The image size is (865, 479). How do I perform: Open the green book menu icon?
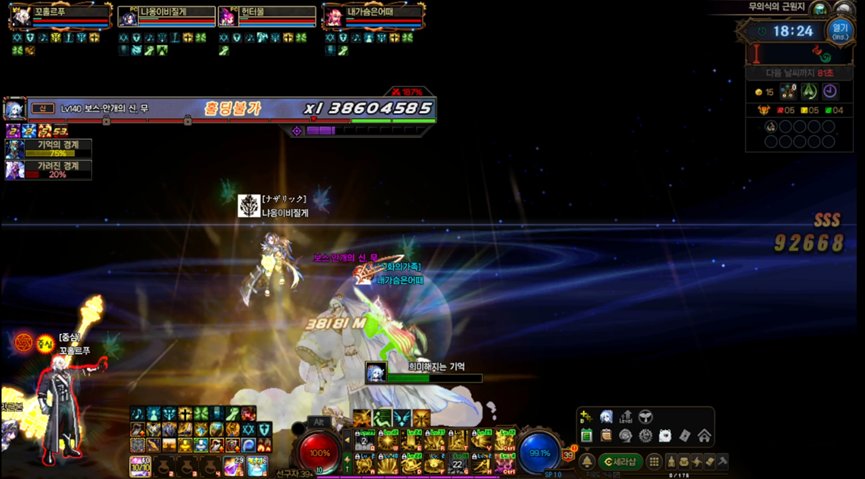pyautogui.click(x=587, y=435)
